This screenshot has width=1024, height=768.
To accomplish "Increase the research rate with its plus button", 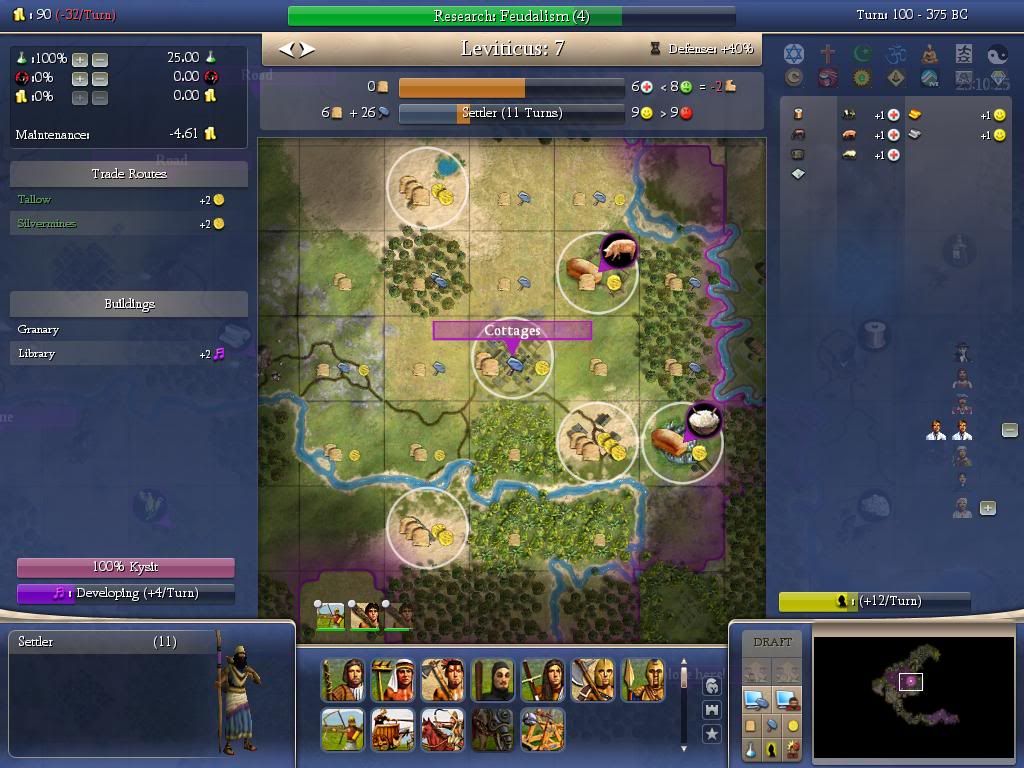I will [x=80, y=59].
